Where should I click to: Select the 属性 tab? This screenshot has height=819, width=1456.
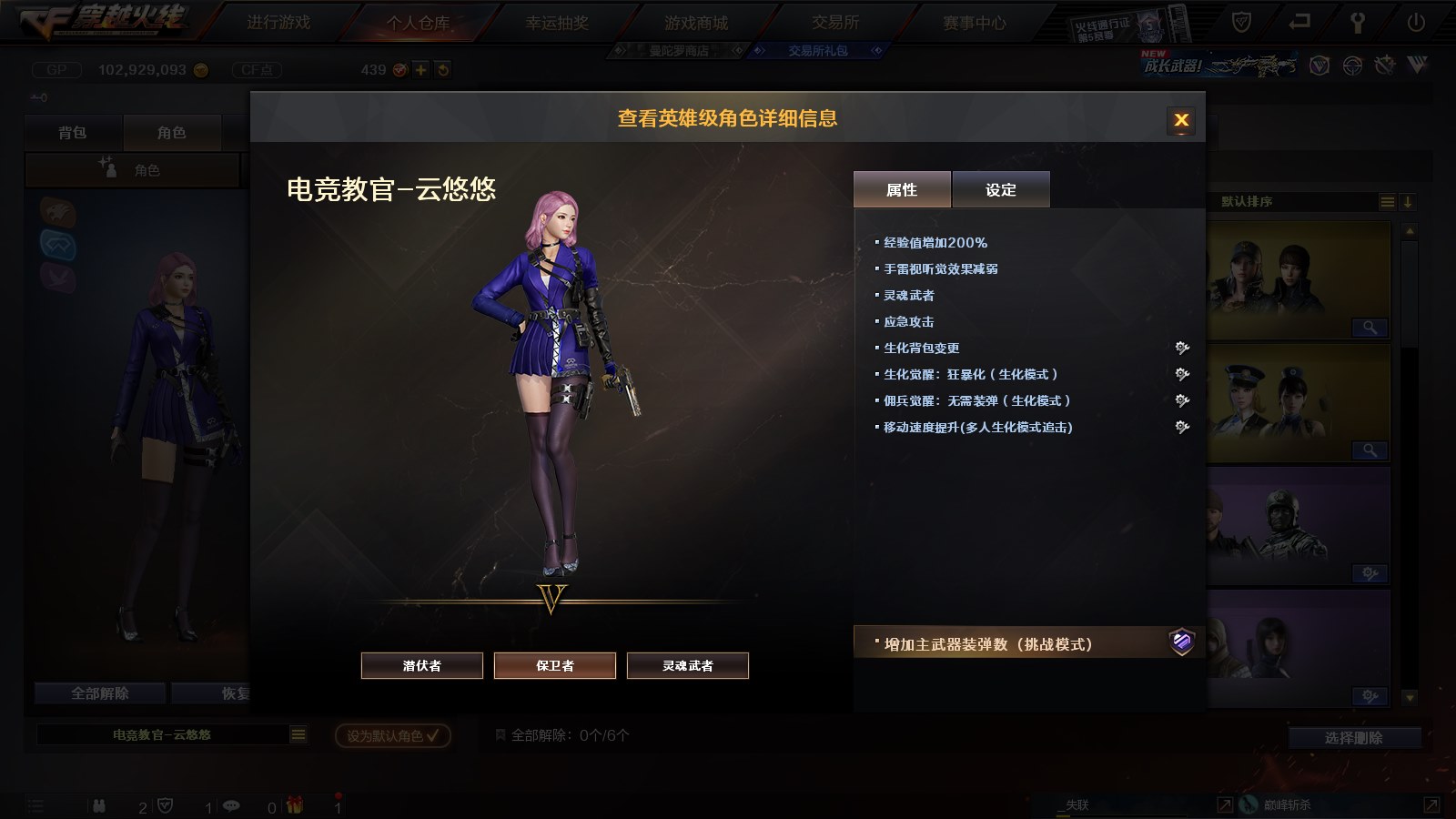tap(902, 189)
